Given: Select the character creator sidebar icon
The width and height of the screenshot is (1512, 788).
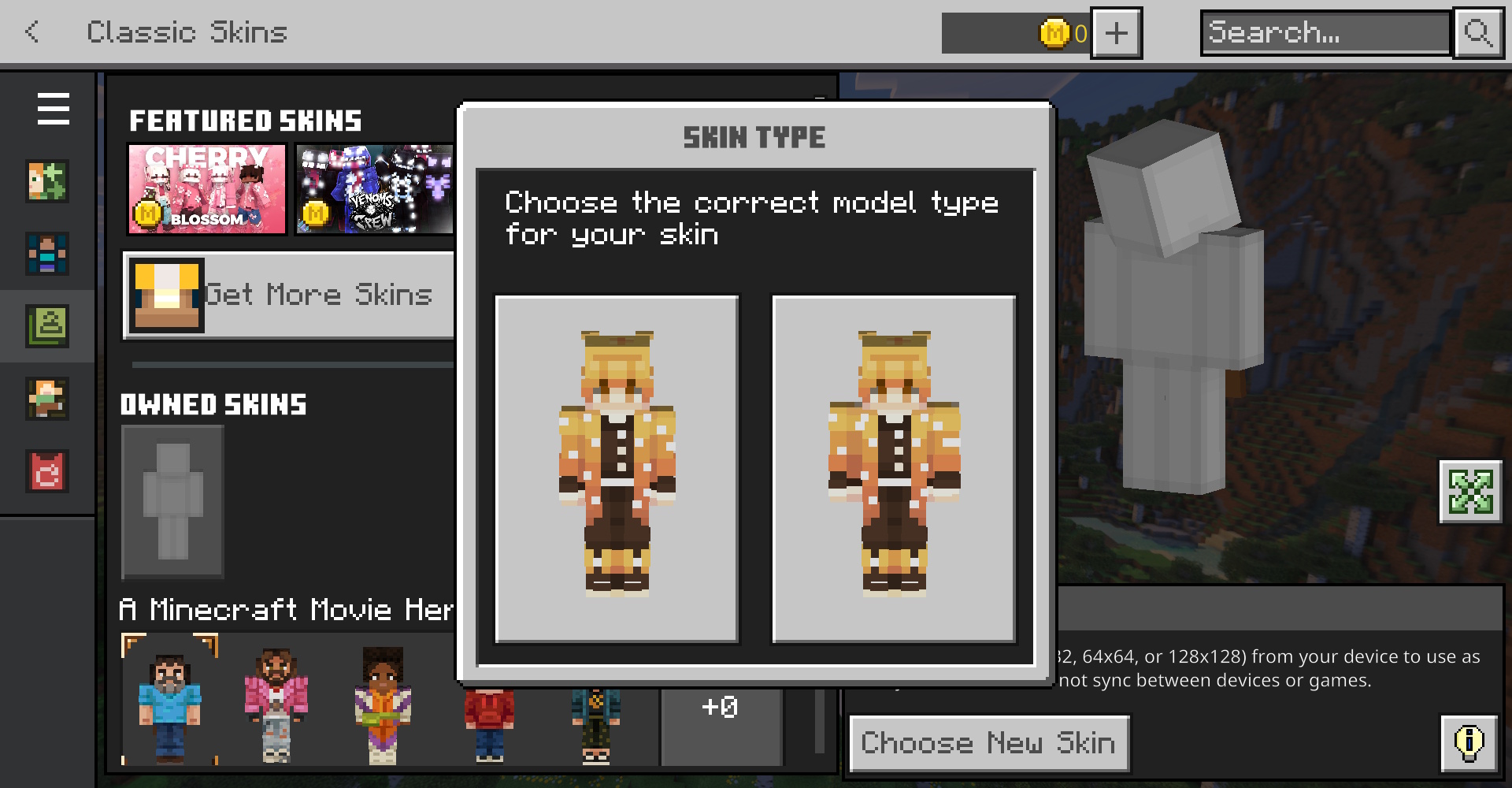Looking at the screenshot, I should 47,181.
